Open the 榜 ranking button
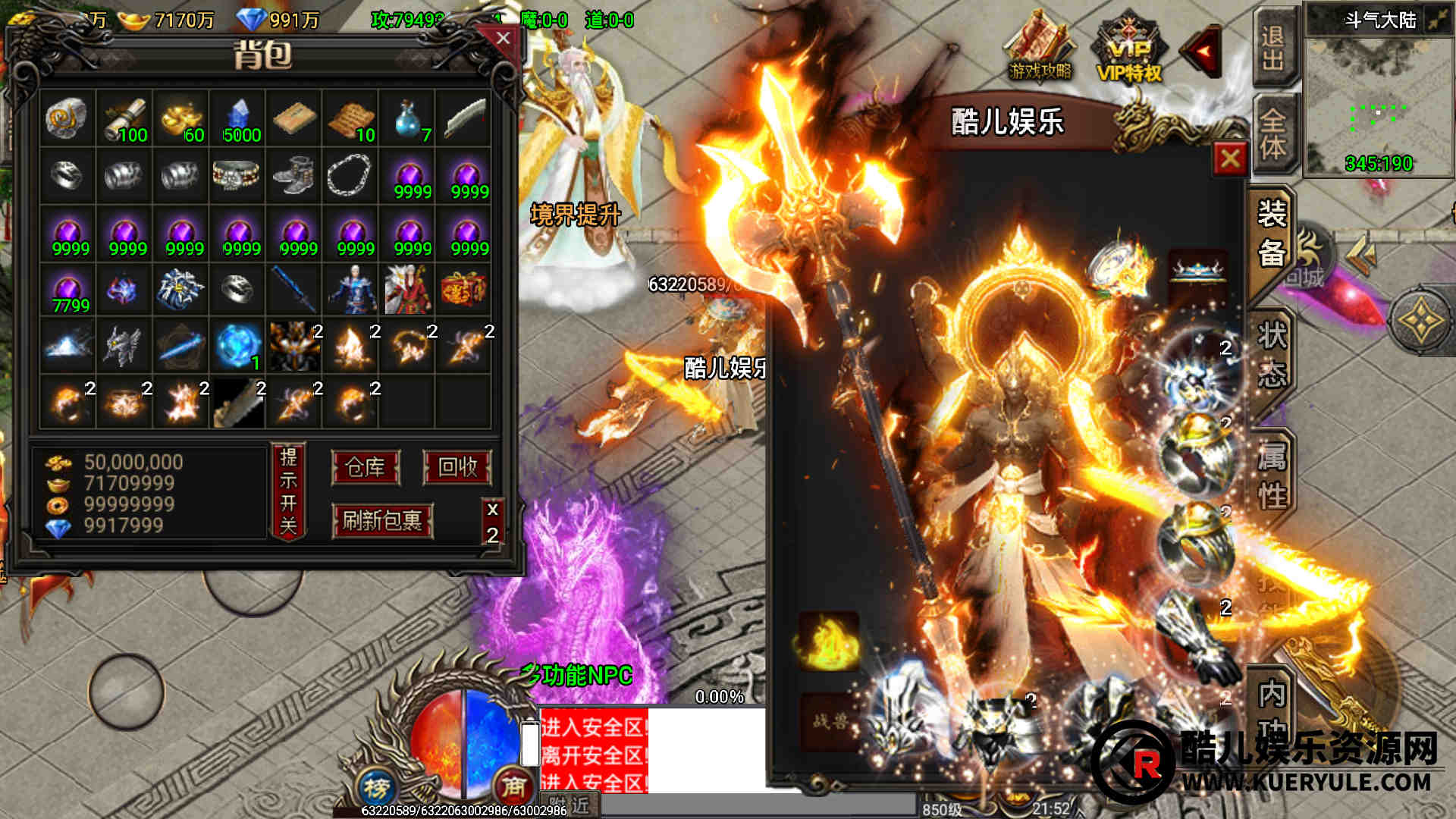The height and width of the screenshot is (819, 1456). pyautogui.click(x=377, y=788)
